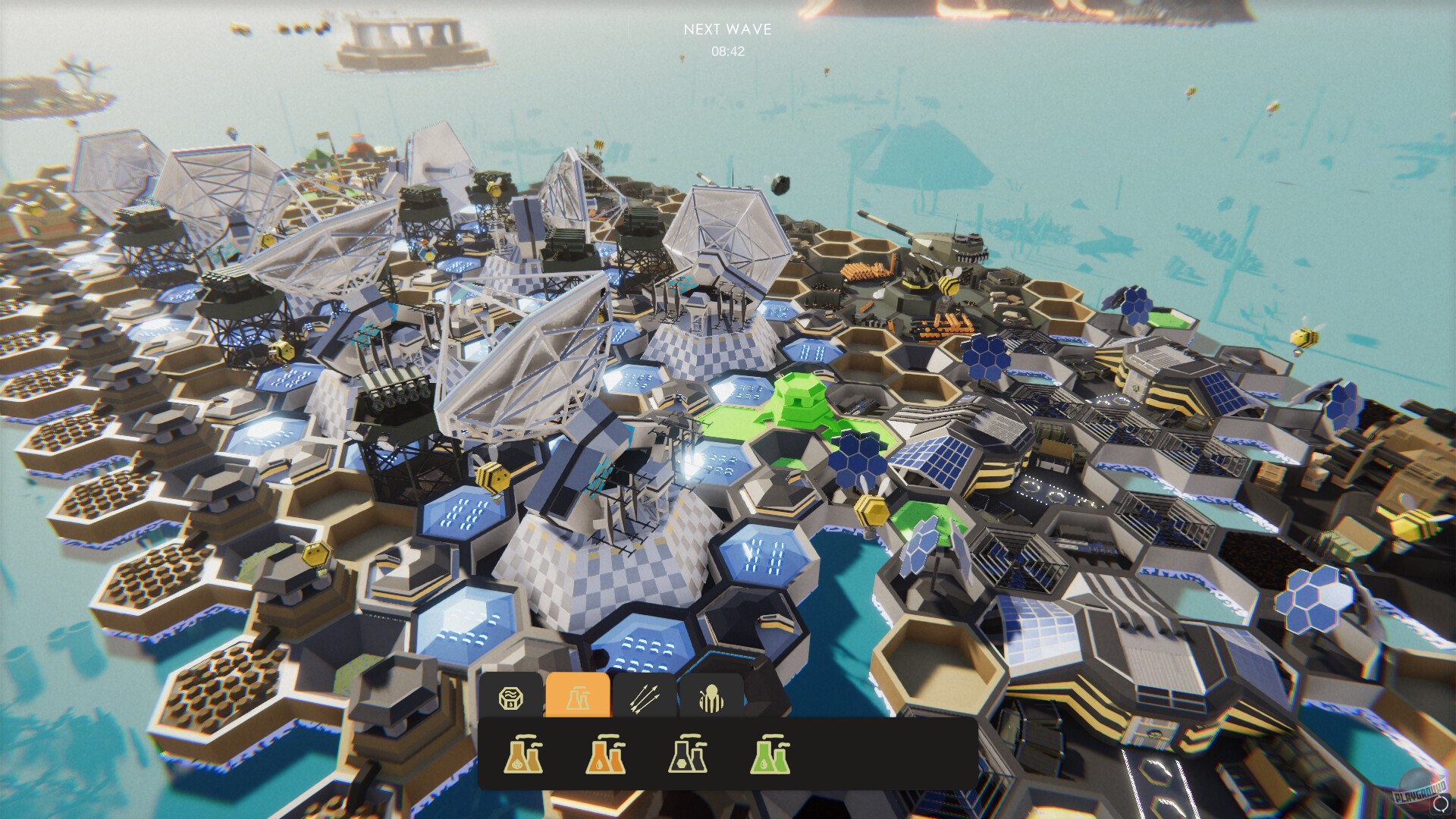1456x819 pixels.
Task: Open the arrows attack category icon
Action: pos(645,695)
